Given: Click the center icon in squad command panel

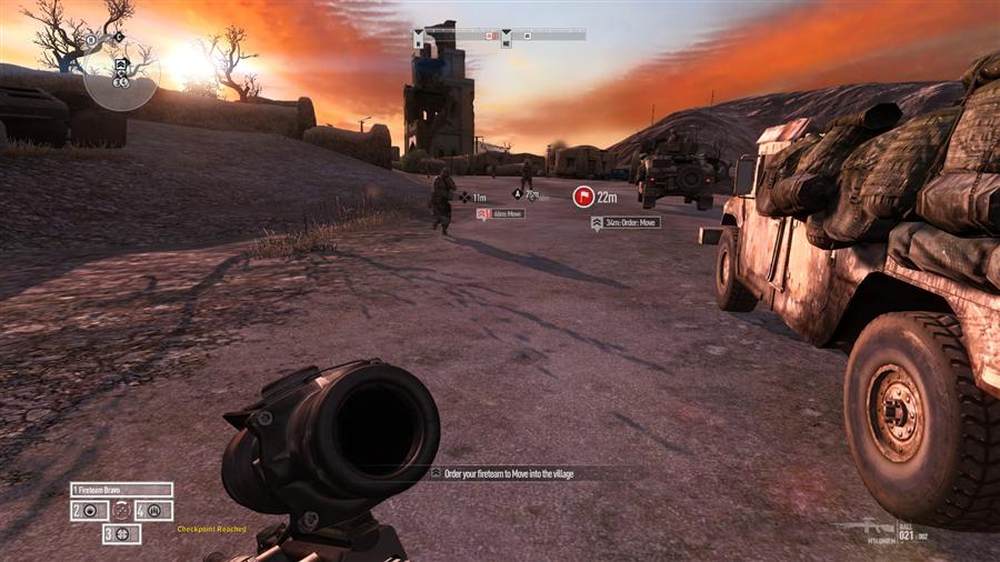Looking at the screenshot, I should (x=122, y=511).
